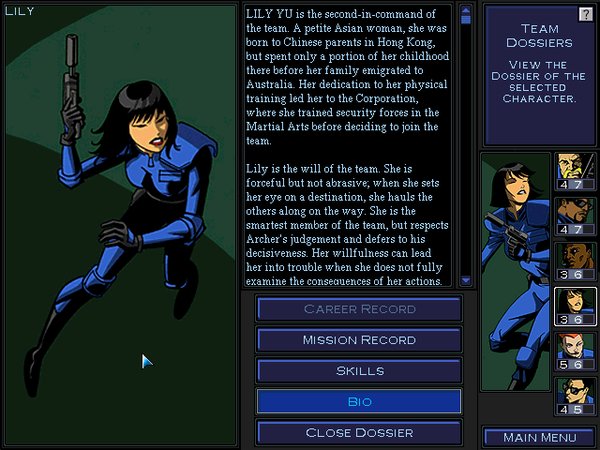Choose the red-haired team member portrait
Viewport: 600px width, 450px height.
pos(574,351)
